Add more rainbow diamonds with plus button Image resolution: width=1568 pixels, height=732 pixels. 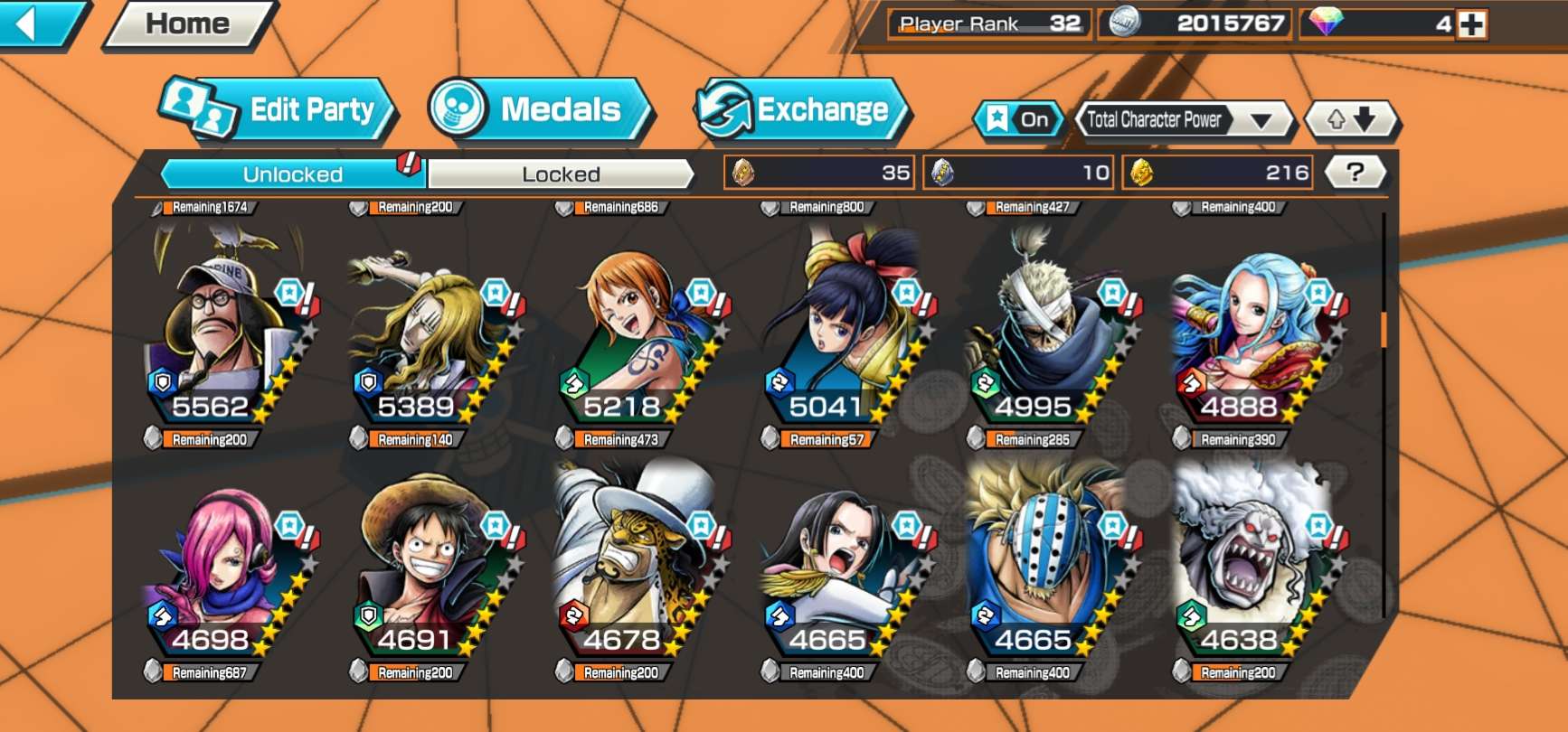click(x=1471, y=24)
